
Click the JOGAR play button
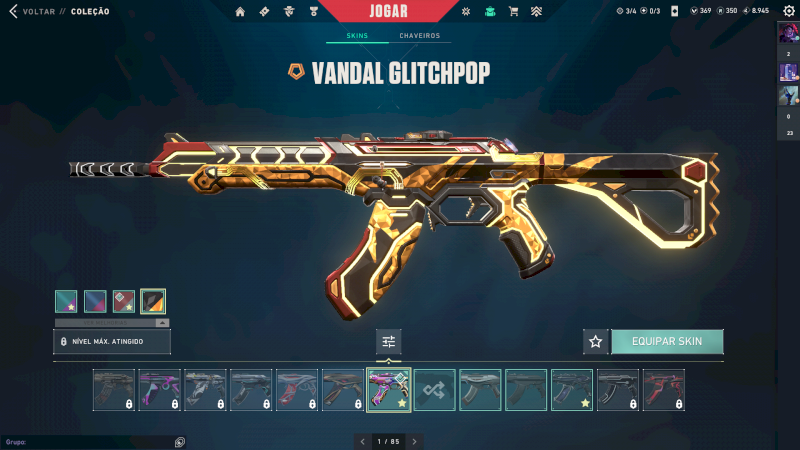click(389, 11)
